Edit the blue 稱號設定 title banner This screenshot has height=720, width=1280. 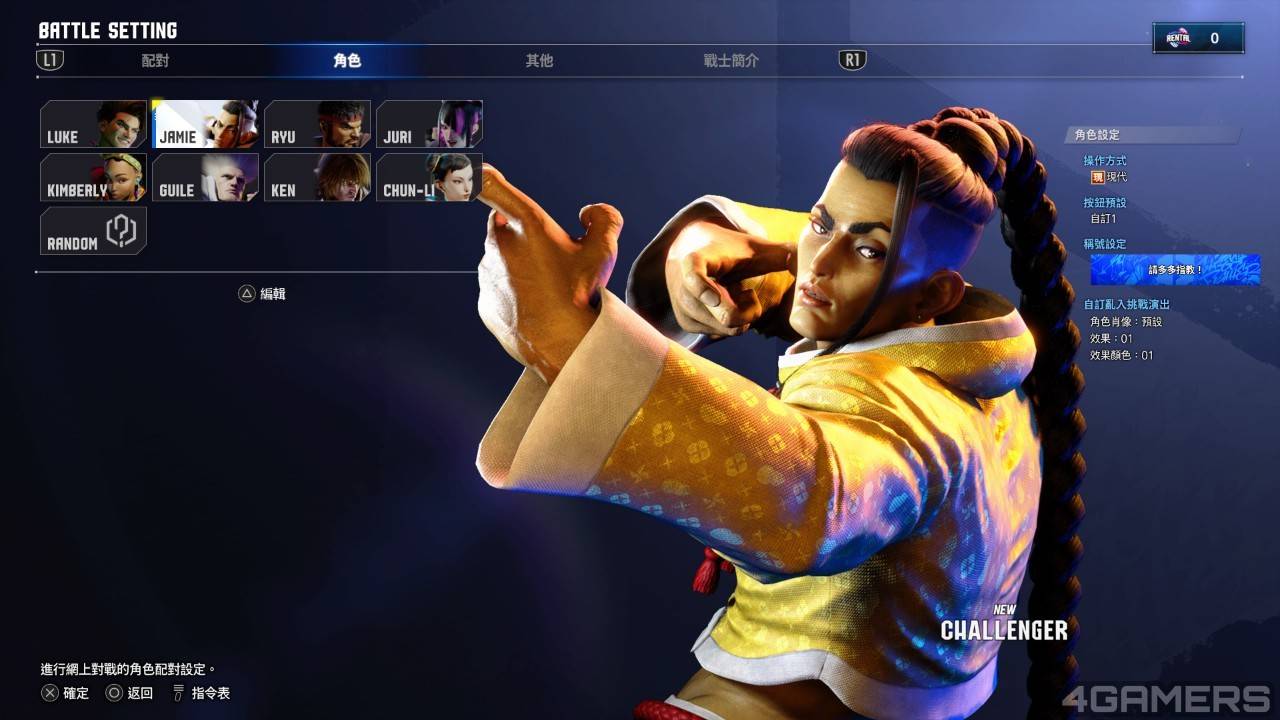(1160, 270)
